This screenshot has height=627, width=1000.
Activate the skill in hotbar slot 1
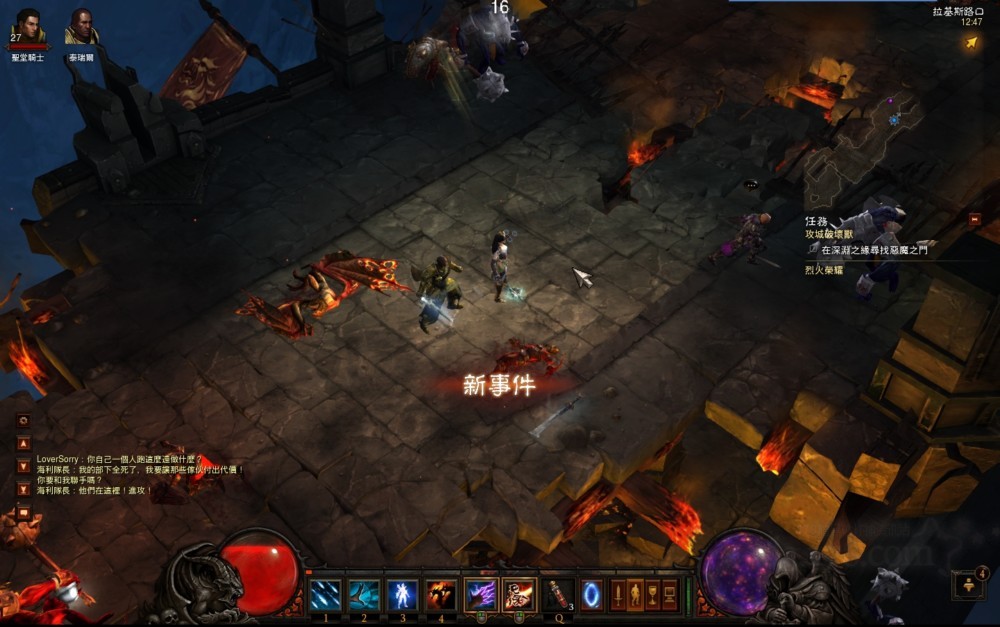tap(325, 594)
